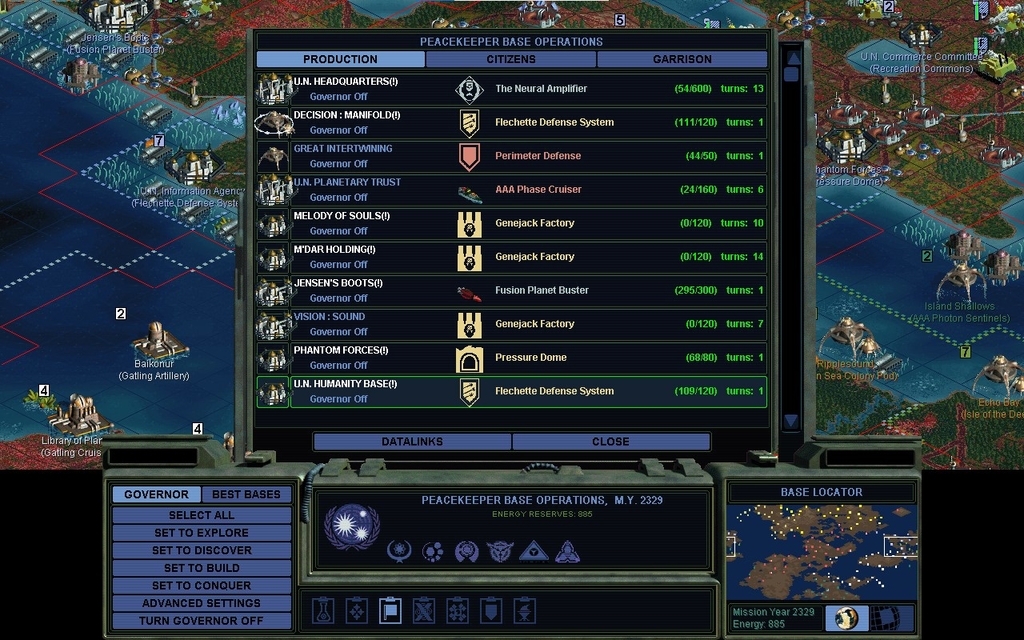Select the U.N. Headquarters base row

[x=511, y=89]
